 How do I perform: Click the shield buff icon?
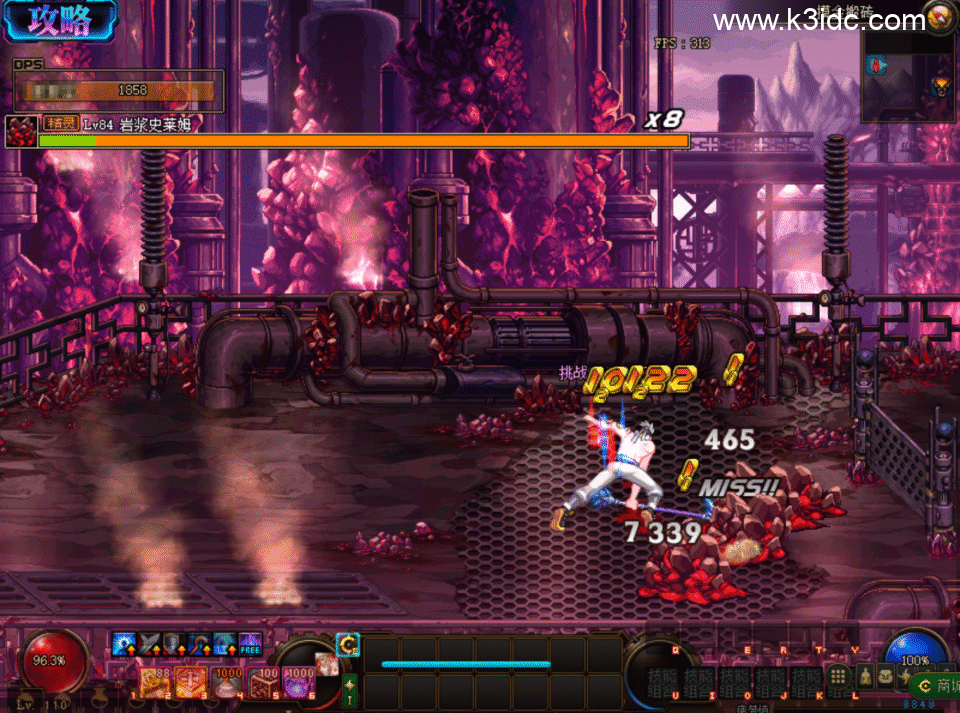tap(175, 645)
